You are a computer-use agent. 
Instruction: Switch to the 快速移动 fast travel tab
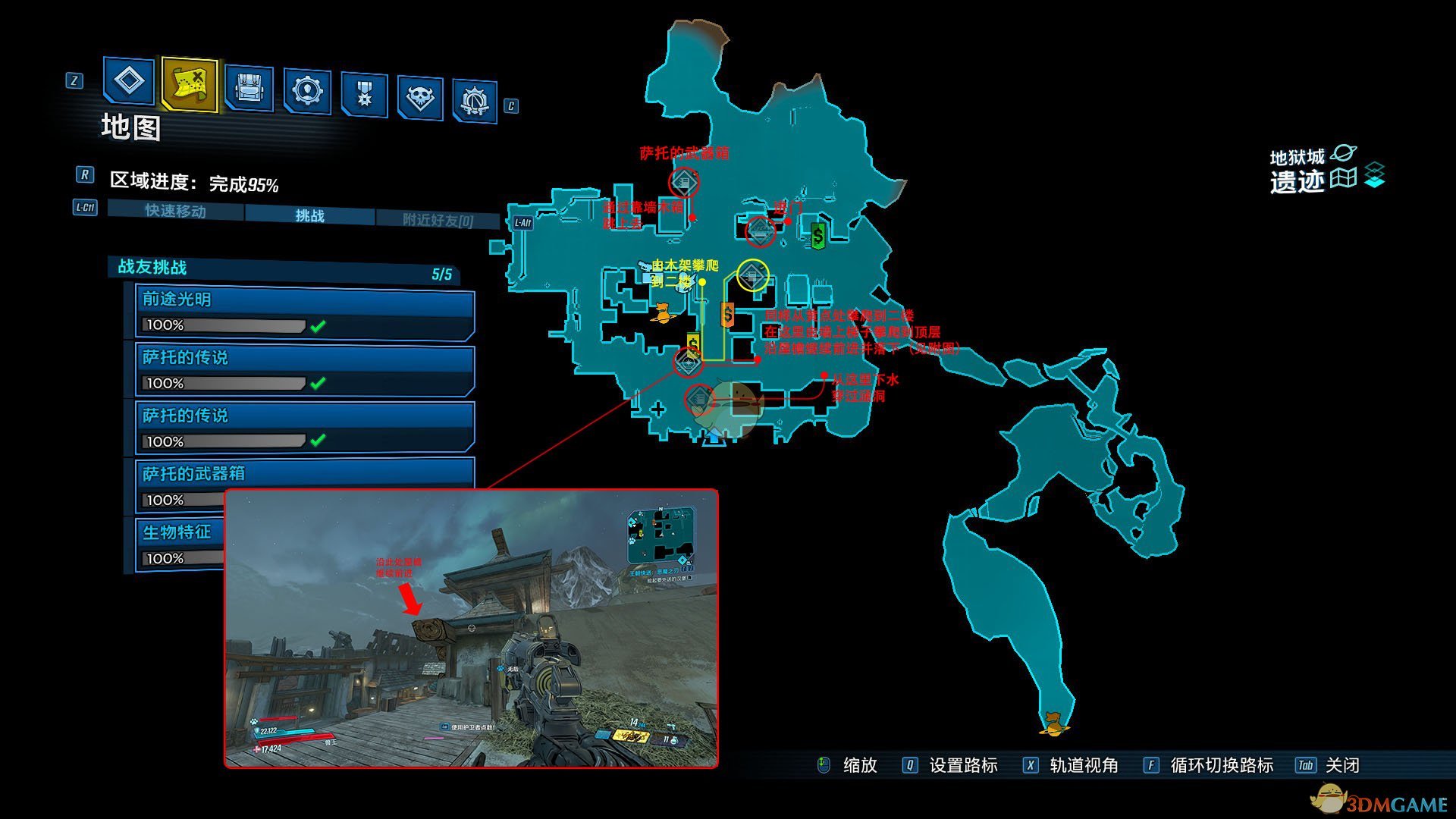[175, 210]
